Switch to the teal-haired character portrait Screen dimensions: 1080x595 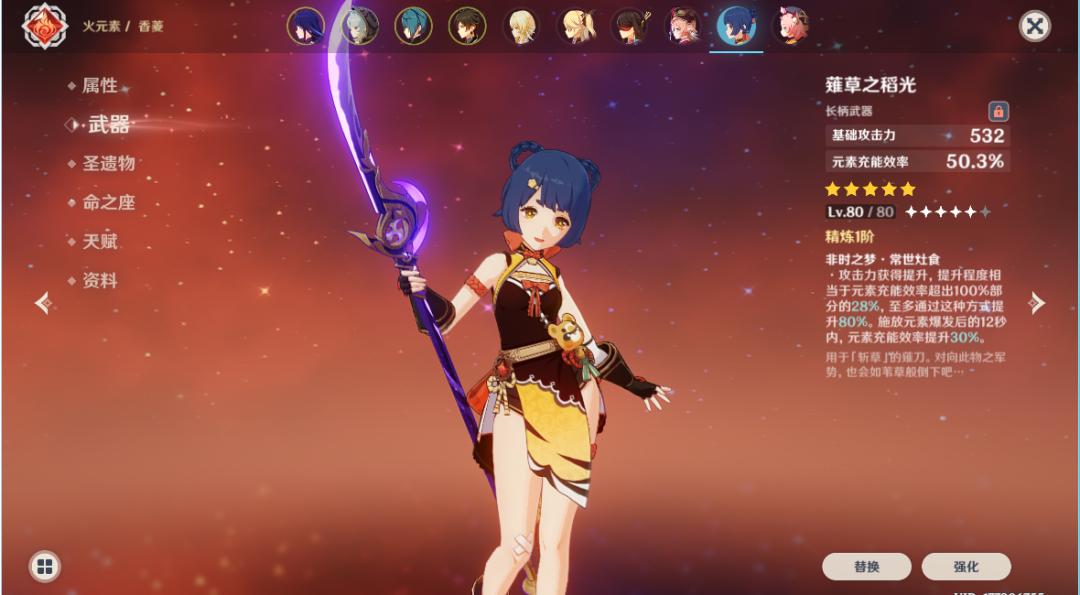(413, 26)
